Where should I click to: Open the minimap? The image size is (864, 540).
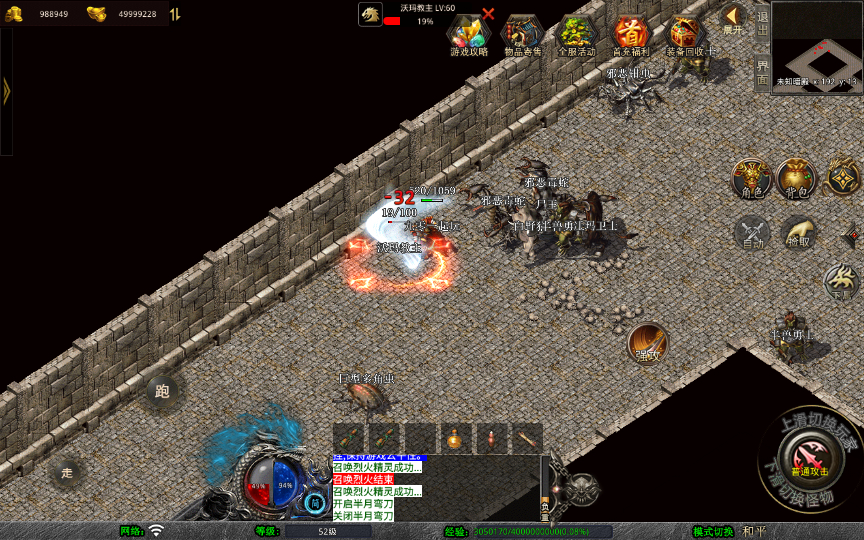[x=817, y=46]
